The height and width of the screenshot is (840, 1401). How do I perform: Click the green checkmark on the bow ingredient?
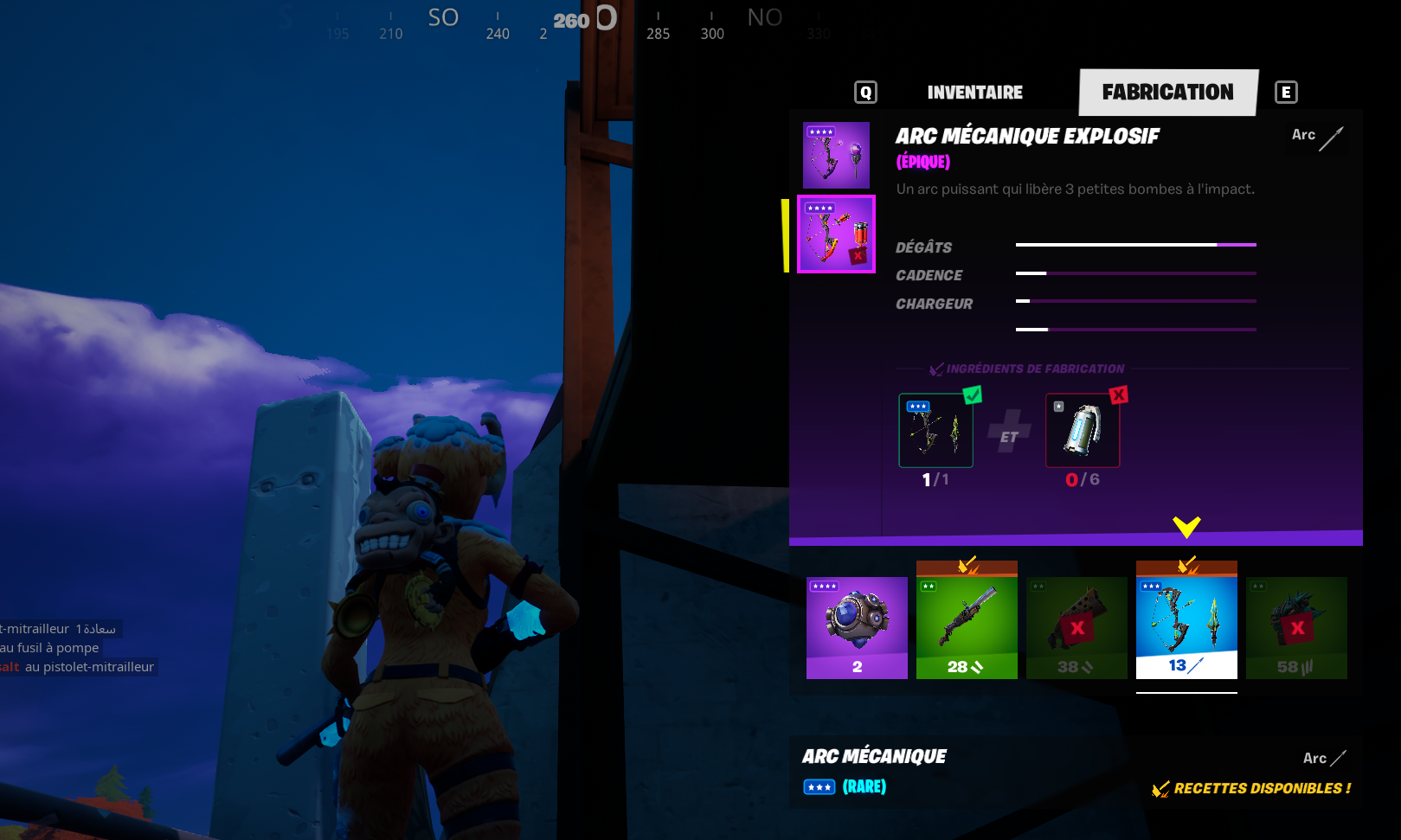click(974, 394)
